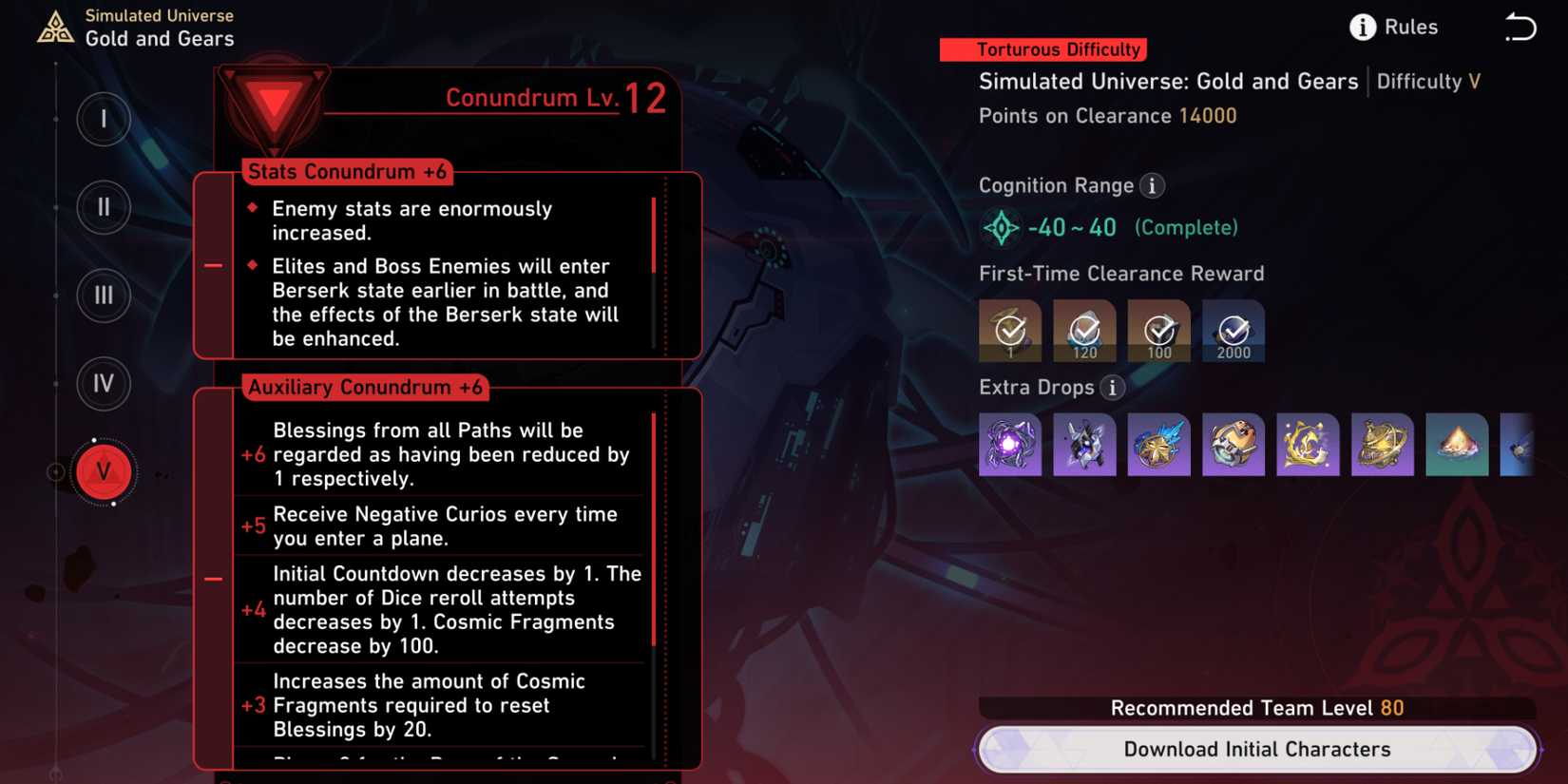Image resolution: width=1568 pixels, height=784 pixels.
Task: Select the purple curio in Extra Drops
Action: pyautogui.click(x=1009, y=444)
